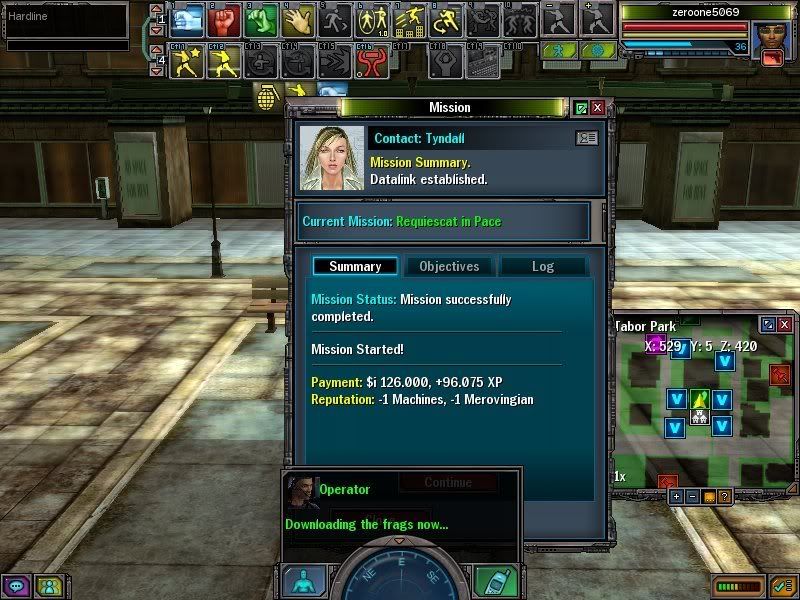Open the chat bubble panel

coord(16,586)
